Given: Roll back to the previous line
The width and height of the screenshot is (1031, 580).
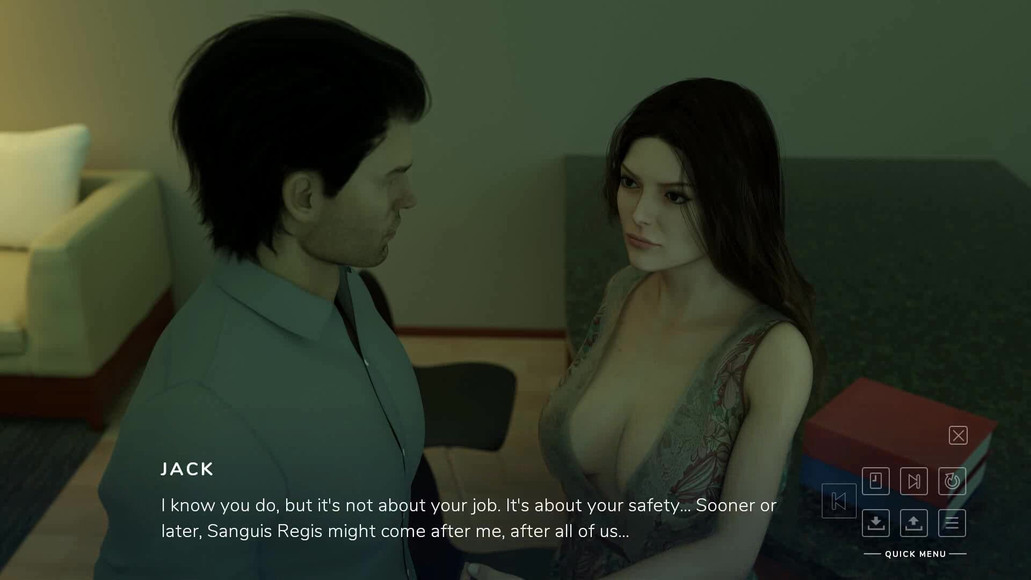Looking at the screenshot, I should pos(839,501).
